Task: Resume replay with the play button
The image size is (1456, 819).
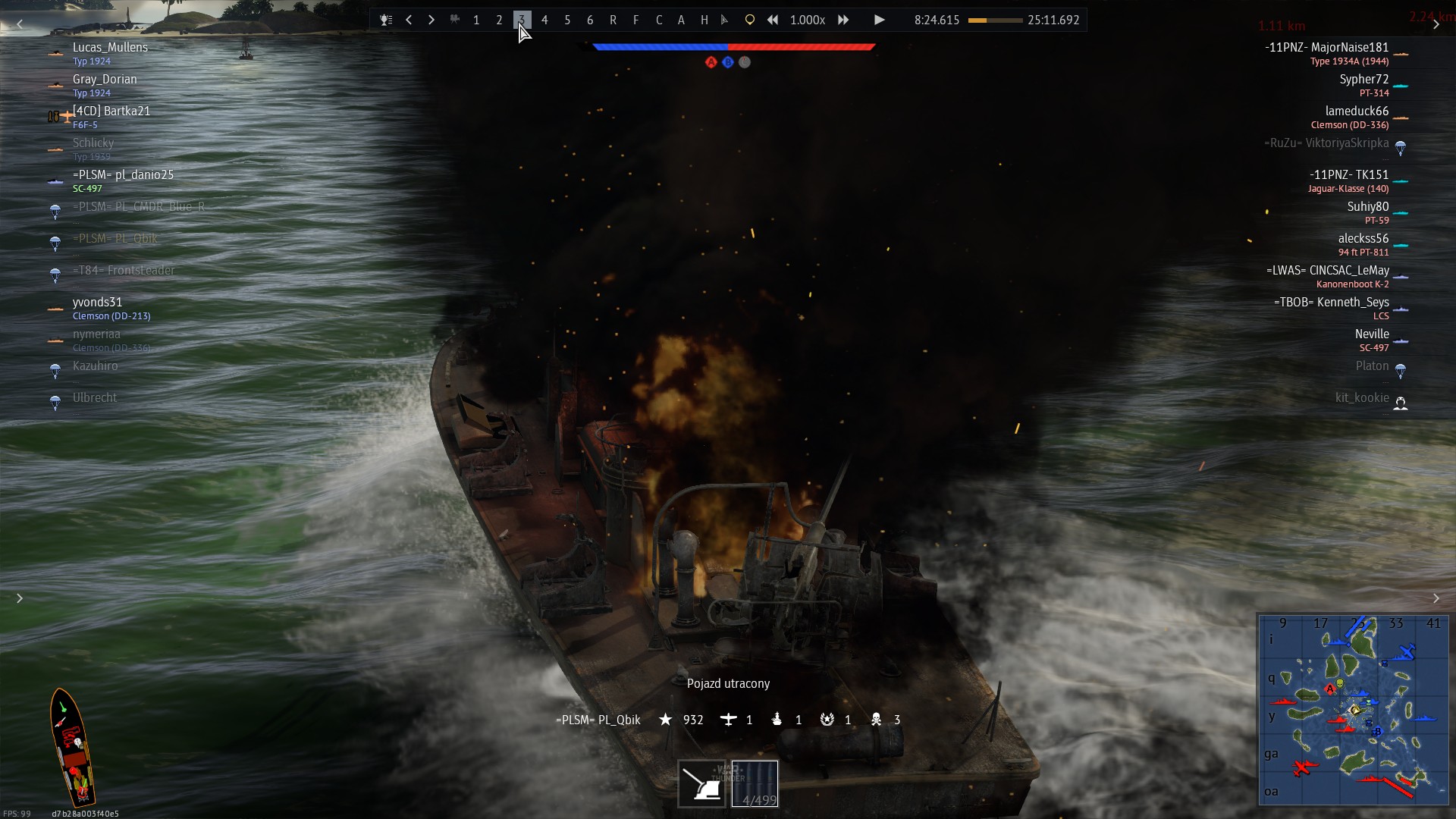Action: (x=879, y=20)
